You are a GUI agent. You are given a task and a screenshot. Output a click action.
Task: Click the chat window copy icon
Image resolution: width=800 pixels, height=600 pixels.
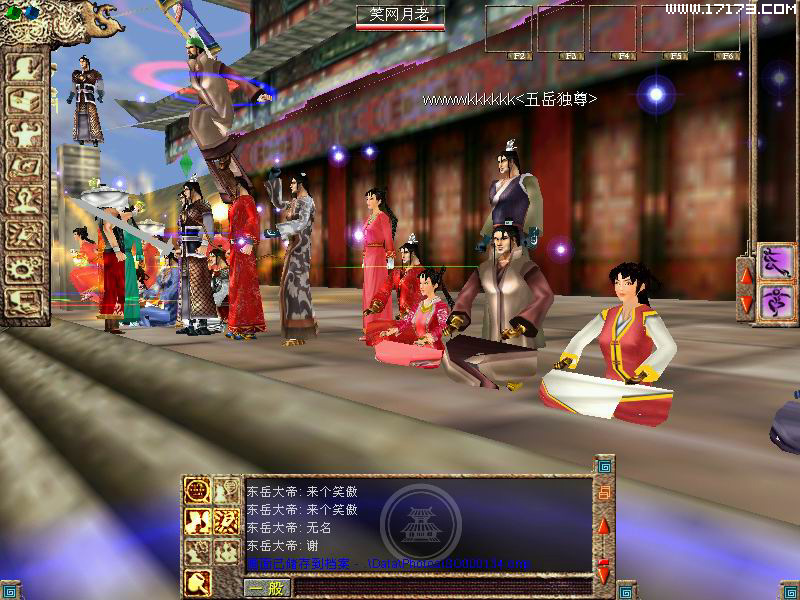pyautogui.click(x=604, y=493)
